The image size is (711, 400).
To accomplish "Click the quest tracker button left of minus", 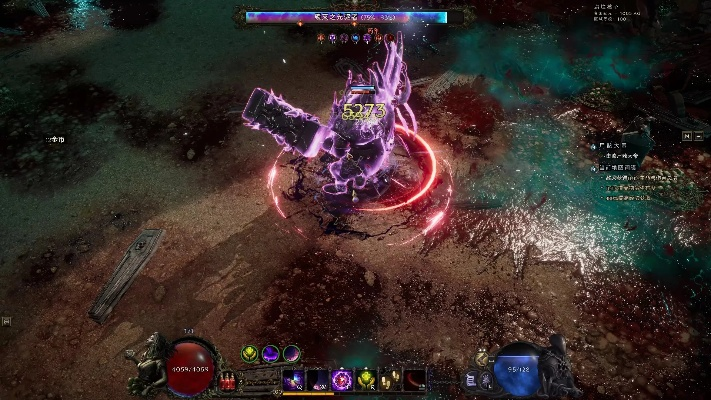I will tap(687, 135).
